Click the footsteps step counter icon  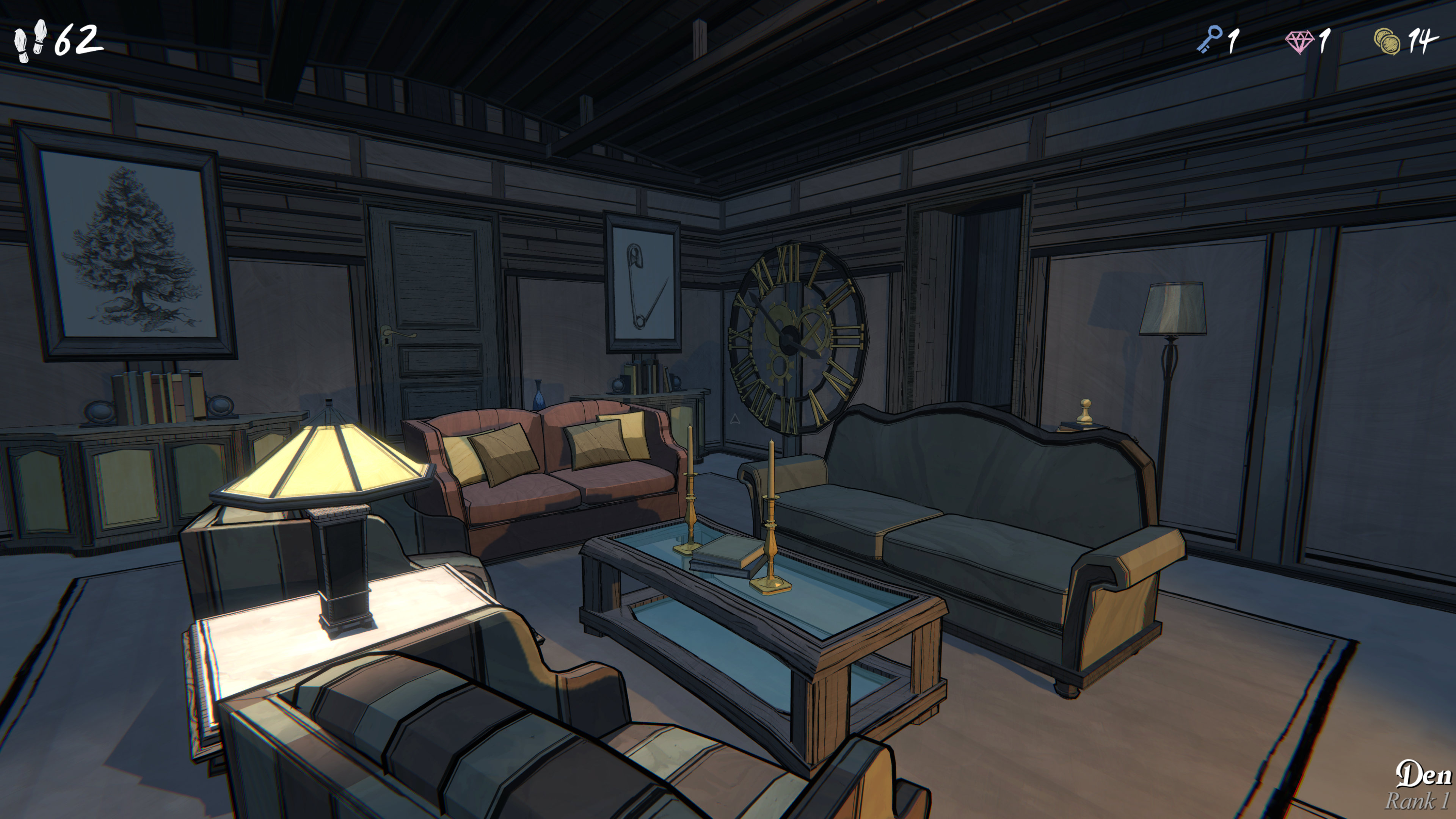click(30, 41)
